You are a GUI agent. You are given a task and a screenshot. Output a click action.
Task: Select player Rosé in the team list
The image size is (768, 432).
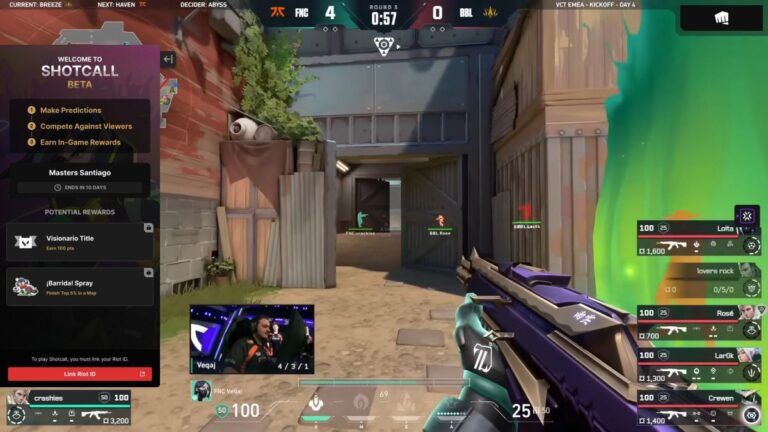tap(698, 323)
